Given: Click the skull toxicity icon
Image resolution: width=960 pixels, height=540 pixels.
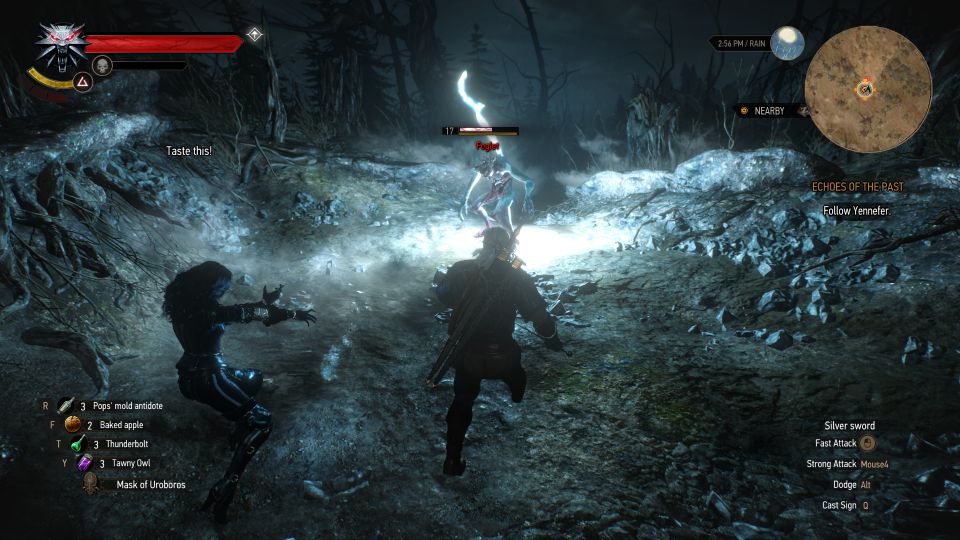Looking at the screenshot, I should click(101, 65).
